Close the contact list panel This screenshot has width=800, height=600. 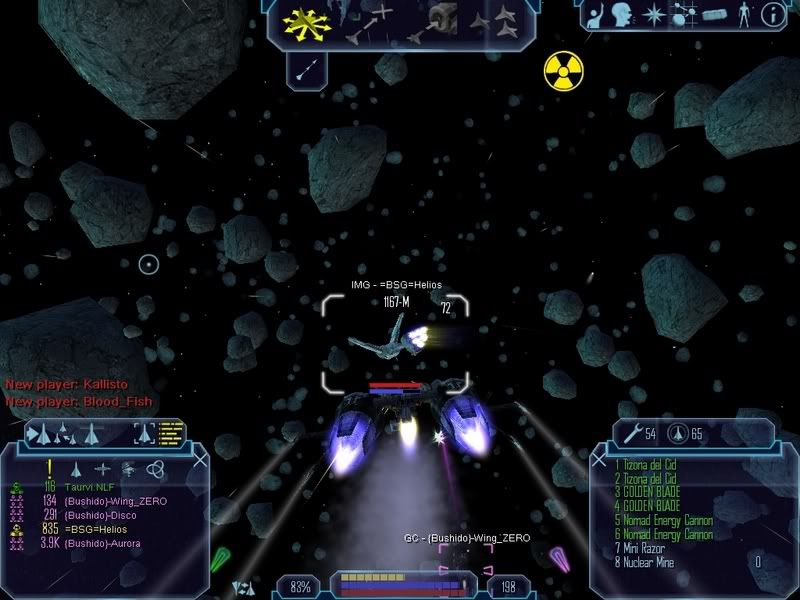pos(199,459)
